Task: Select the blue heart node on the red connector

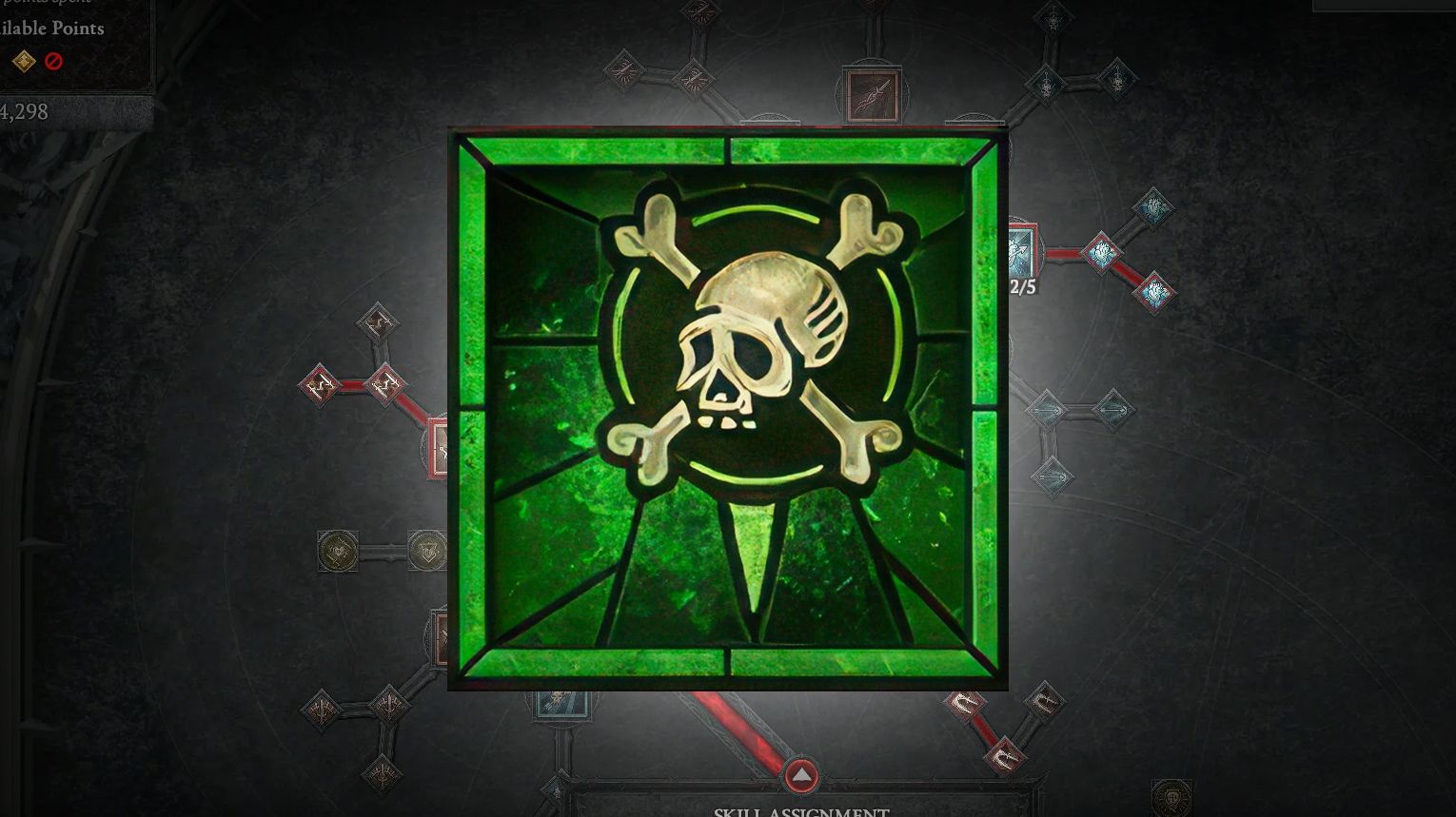Action: tap(1101, 252)
